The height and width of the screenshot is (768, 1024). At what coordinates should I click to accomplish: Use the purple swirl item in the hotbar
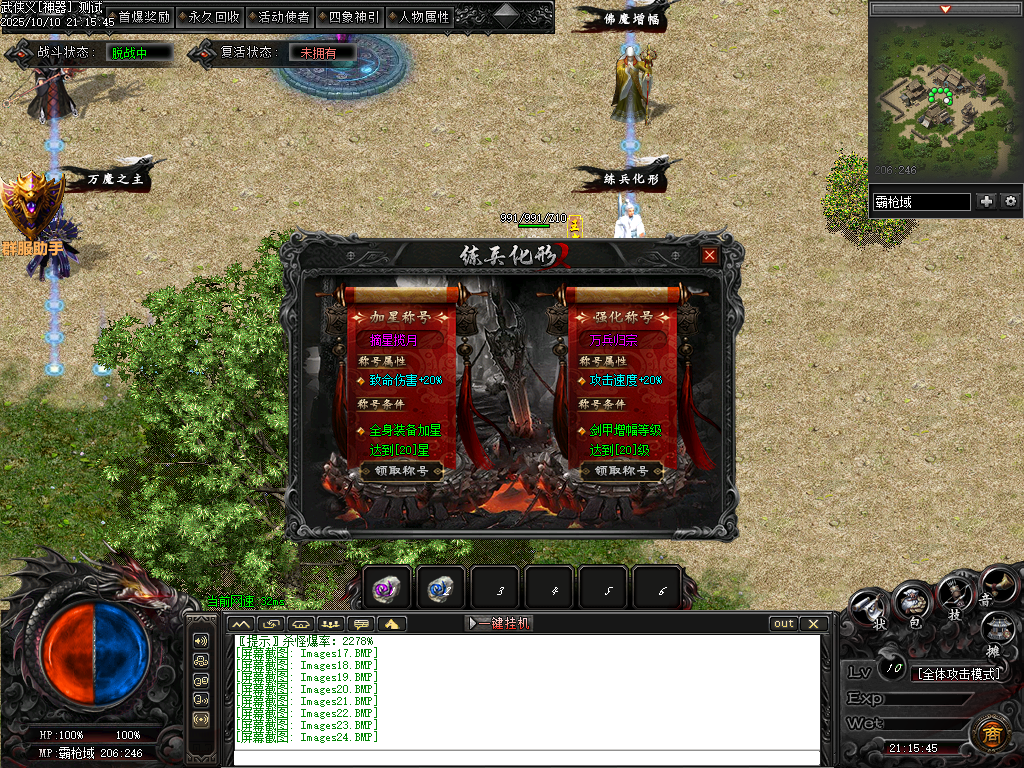(387, 588)
